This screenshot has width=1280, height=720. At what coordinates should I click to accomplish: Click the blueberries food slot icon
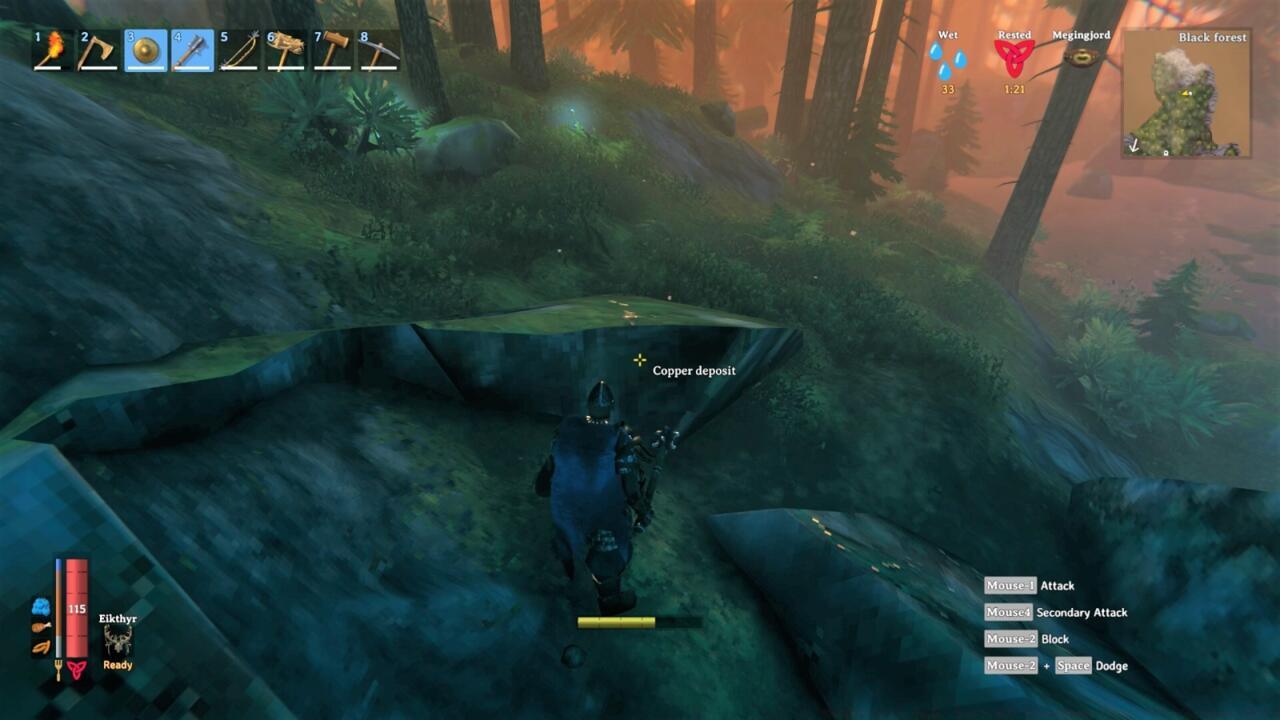pos(41,606)
